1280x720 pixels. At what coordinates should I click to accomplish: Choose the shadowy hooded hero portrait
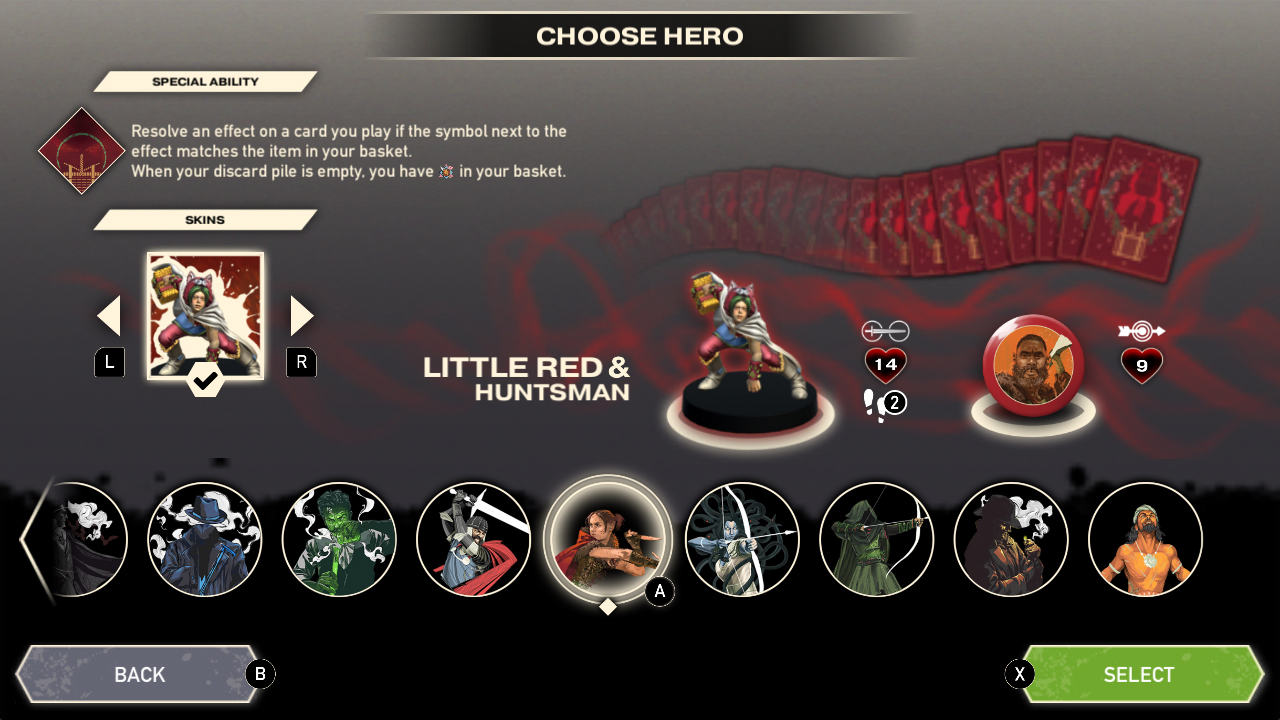1011,540
